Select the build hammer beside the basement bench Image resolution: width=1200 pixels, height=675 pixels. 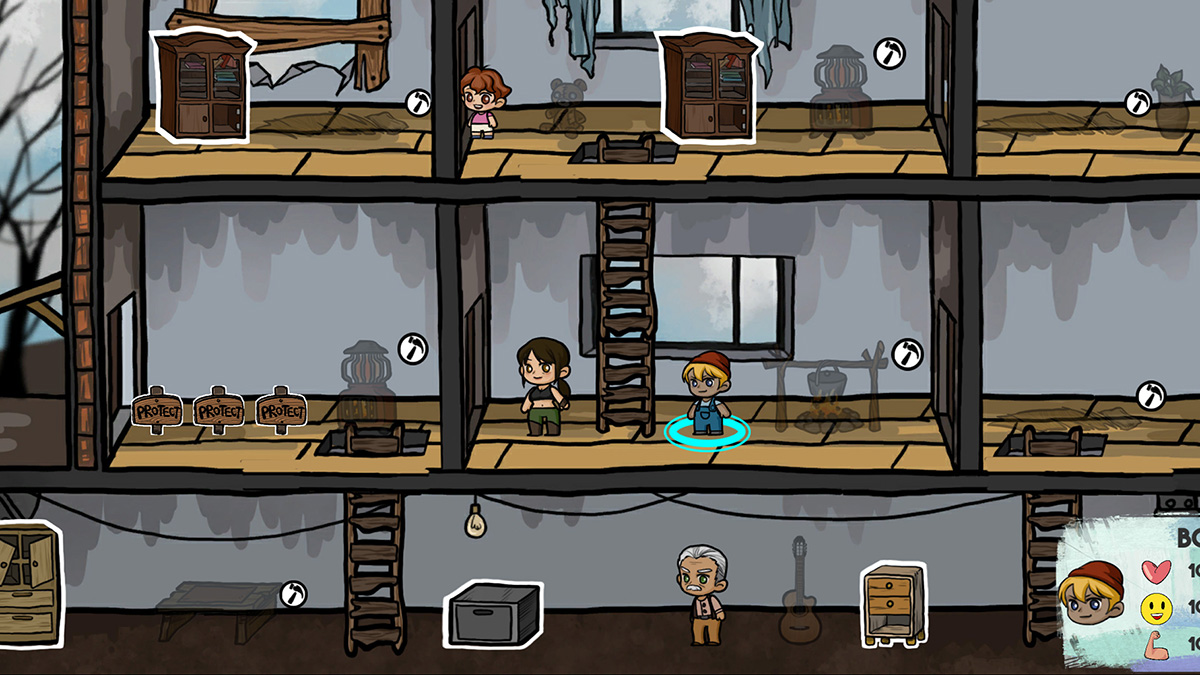(x=293, y=594)
